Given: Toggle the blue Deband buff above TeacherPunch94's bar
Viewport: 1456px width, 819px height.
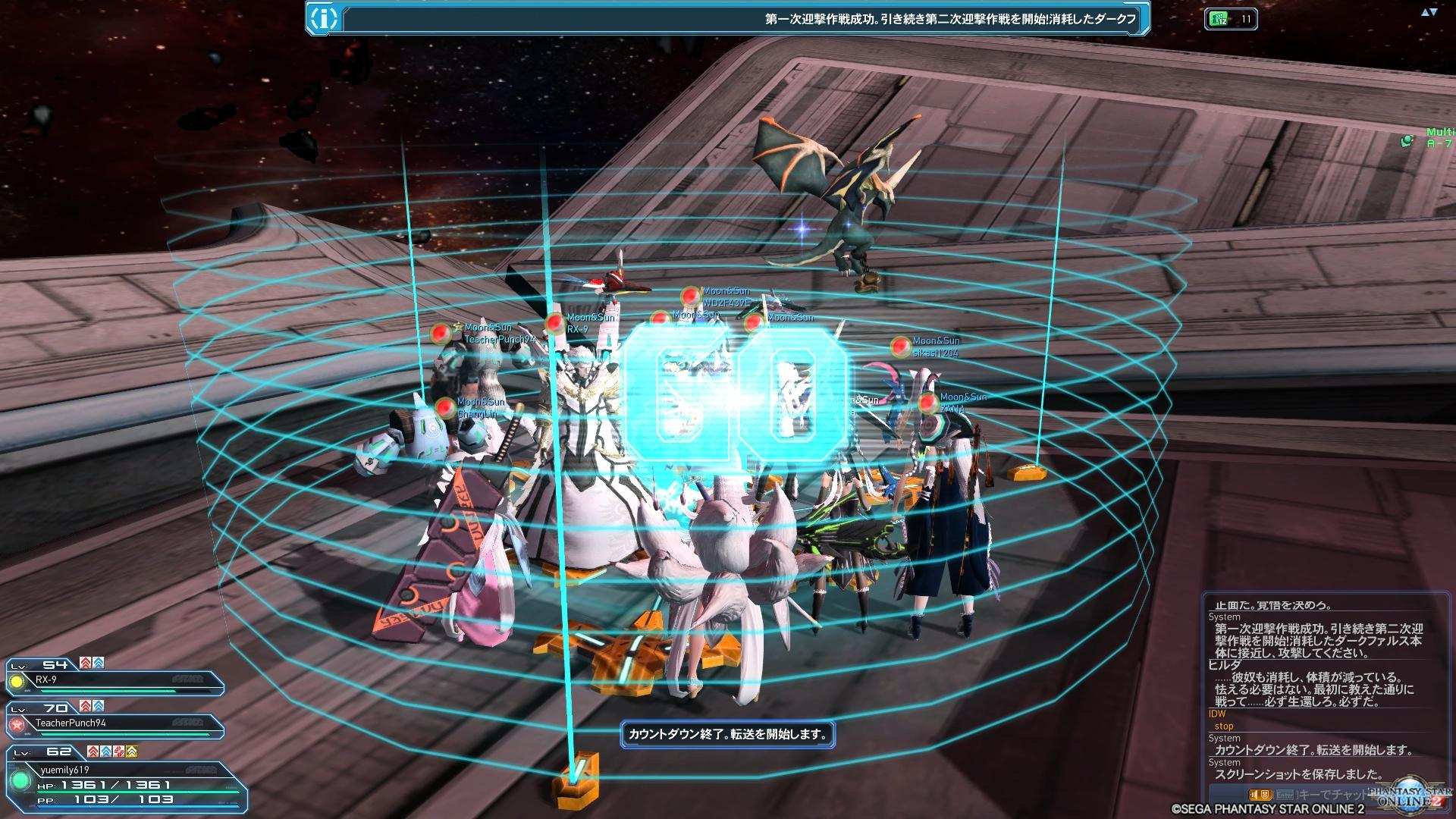Looking at the screenshot, I should [99, 706].
